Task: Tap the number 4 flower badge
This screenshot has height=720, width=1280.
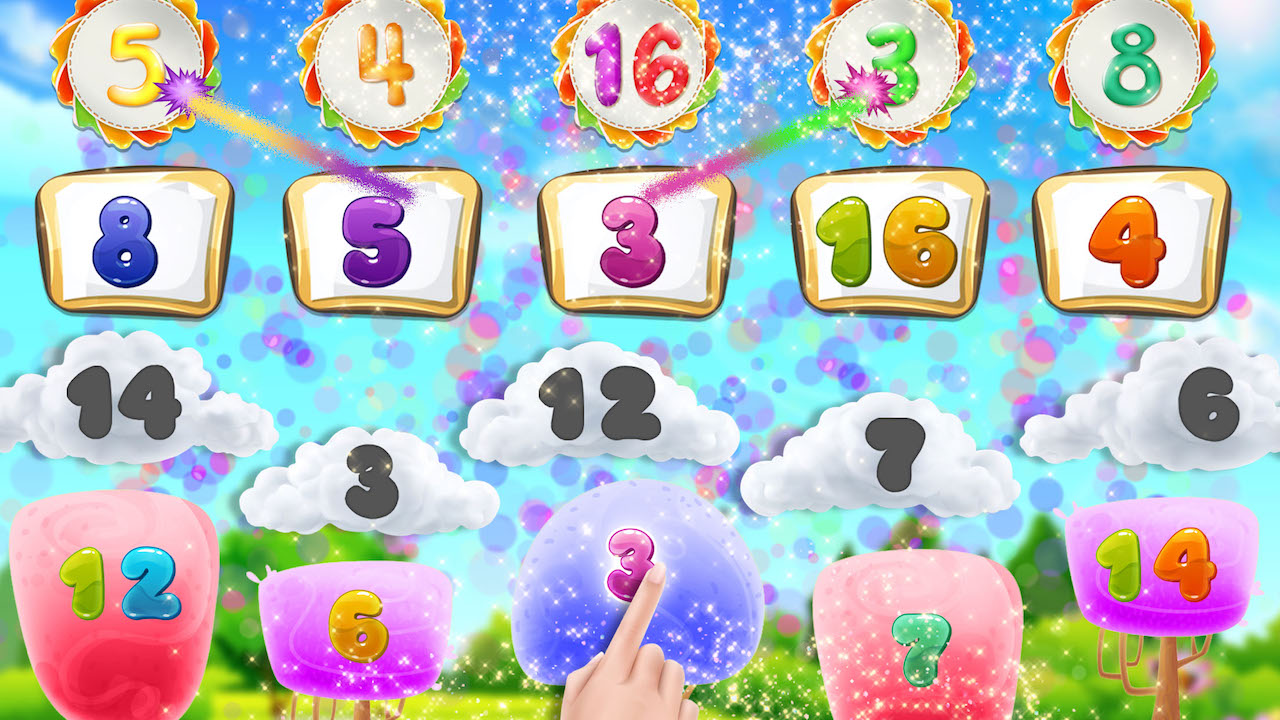Action: (385, 62)
